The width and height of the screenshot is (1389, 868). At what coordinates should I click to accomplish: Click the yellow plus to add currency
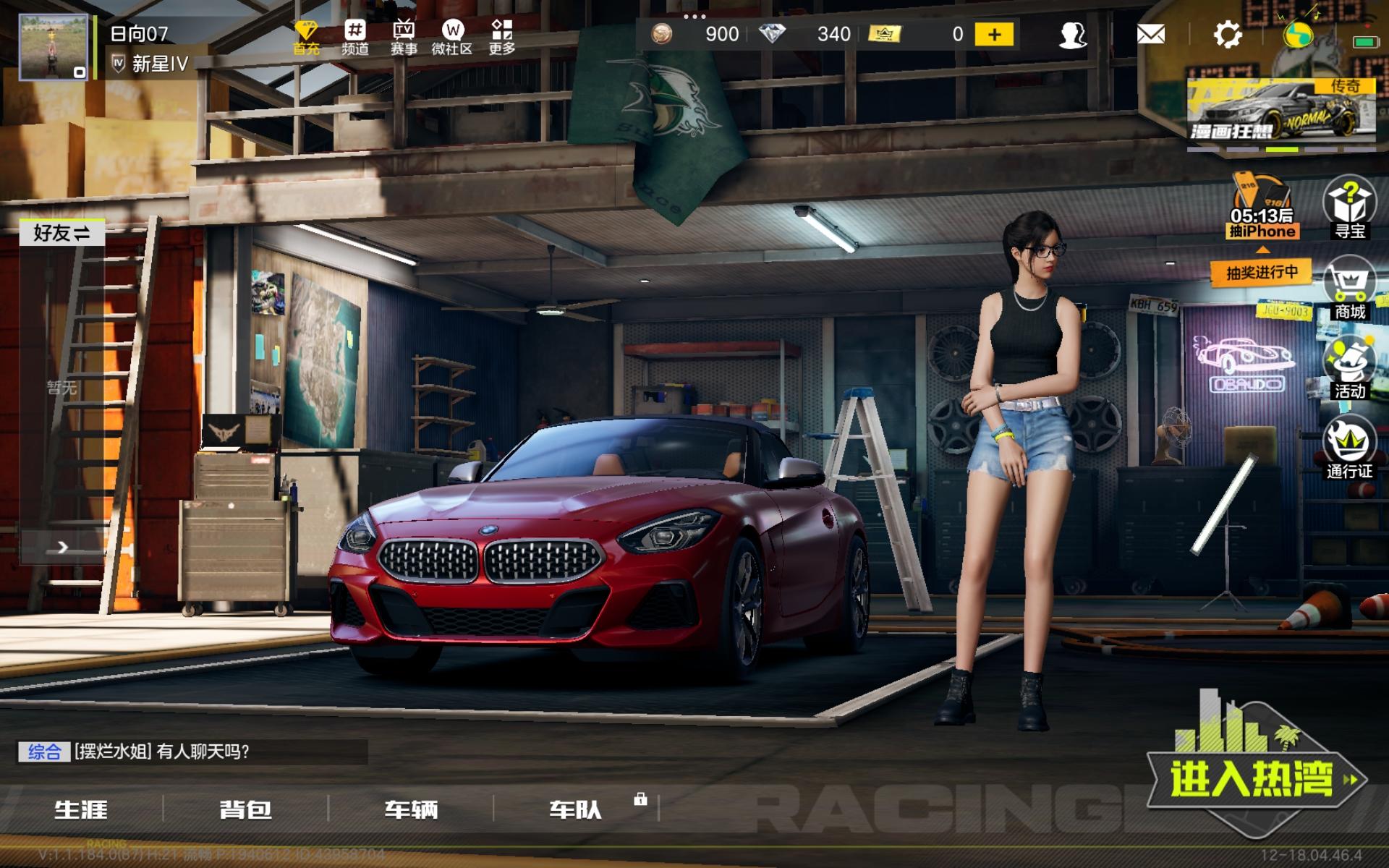994,34
